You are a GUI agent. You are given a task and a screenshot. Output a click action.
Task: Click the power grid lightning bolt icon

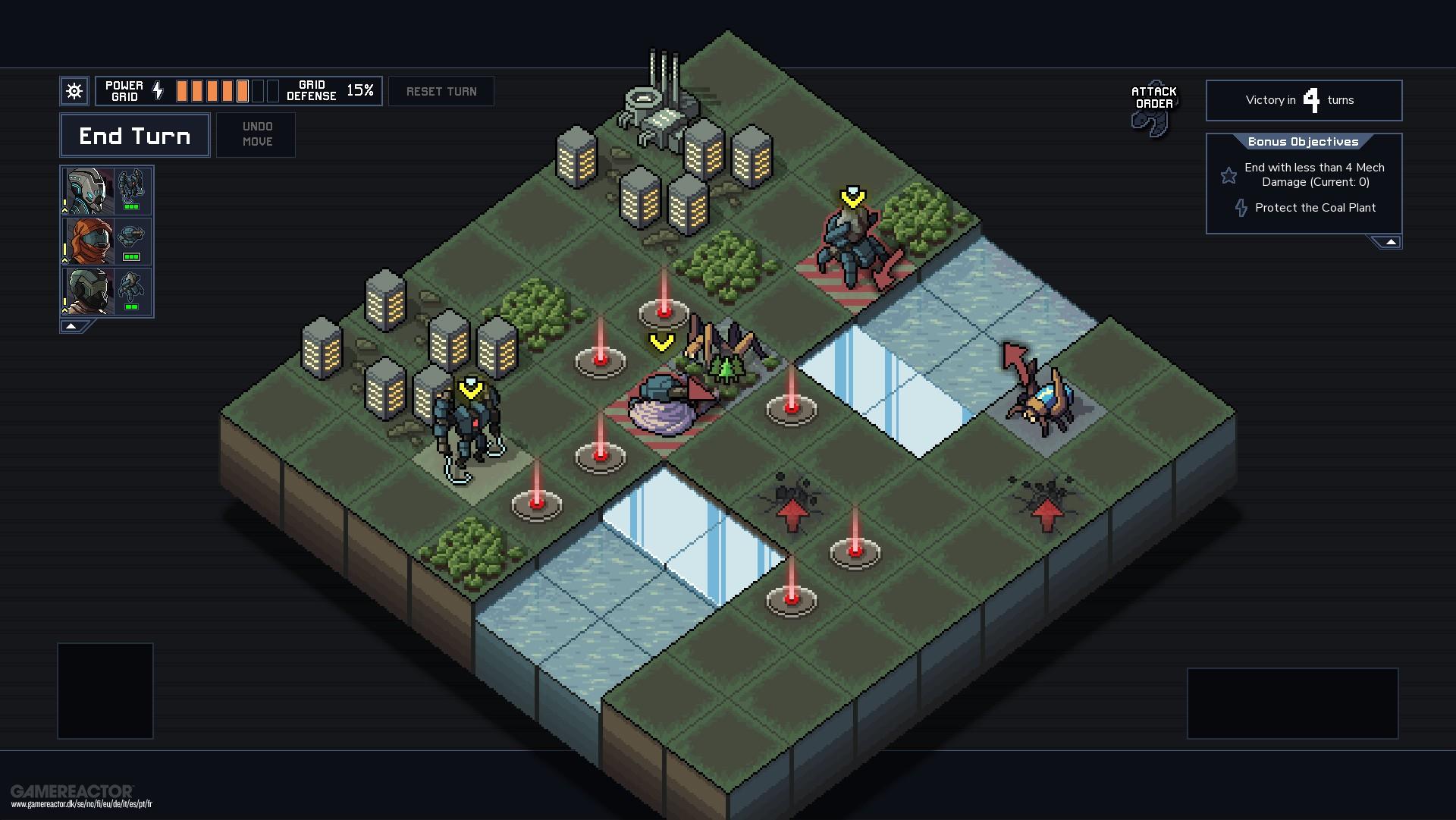157,90
